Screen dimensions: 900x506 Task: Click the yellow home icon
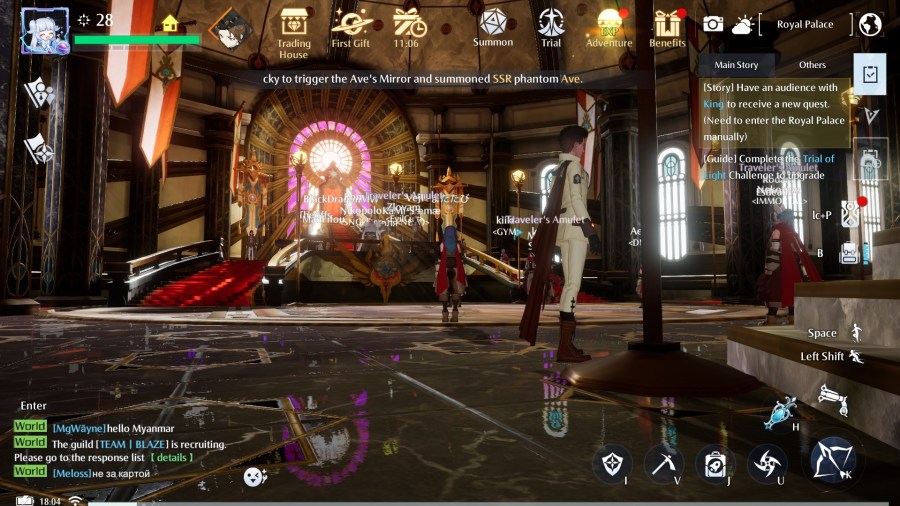point(170,23)
